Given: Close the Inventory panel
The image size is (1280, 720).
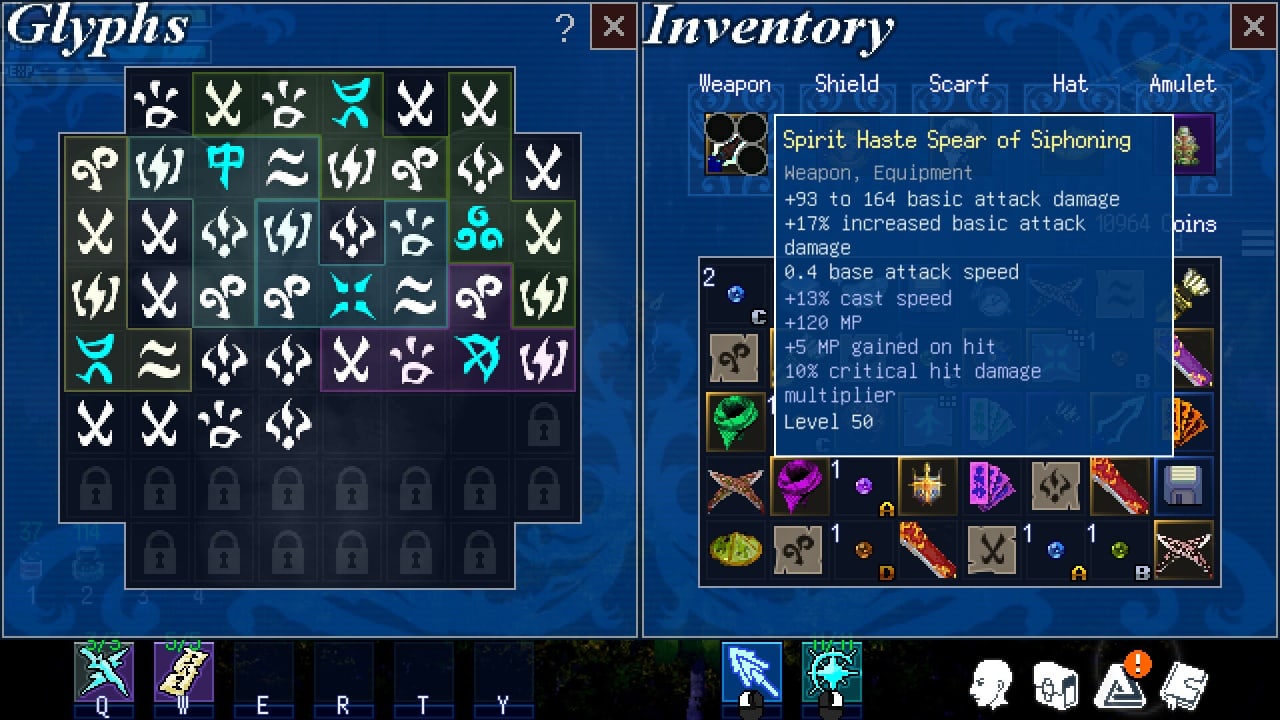Looking at the screenshot, I should (1253, 27).
